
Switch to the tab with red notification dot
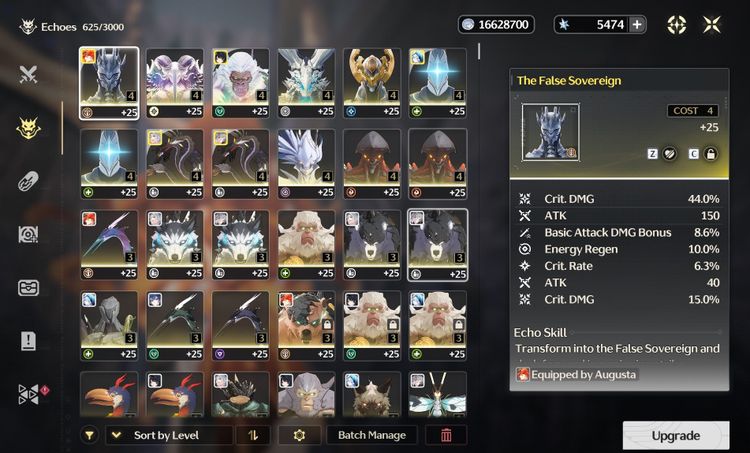coord(28,394)
